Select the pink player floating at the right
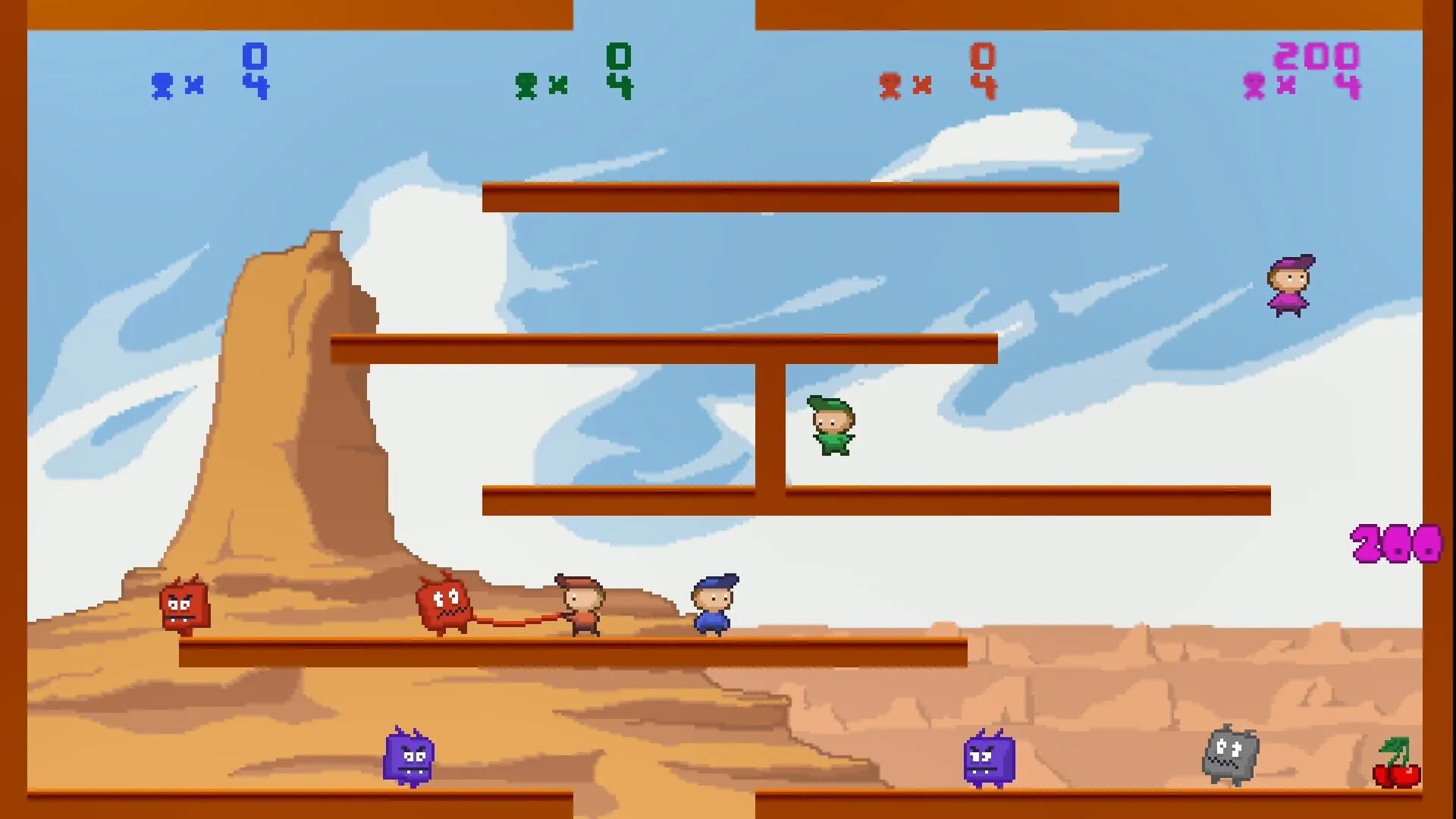The image size is (1456, 819). point(1288,287)
